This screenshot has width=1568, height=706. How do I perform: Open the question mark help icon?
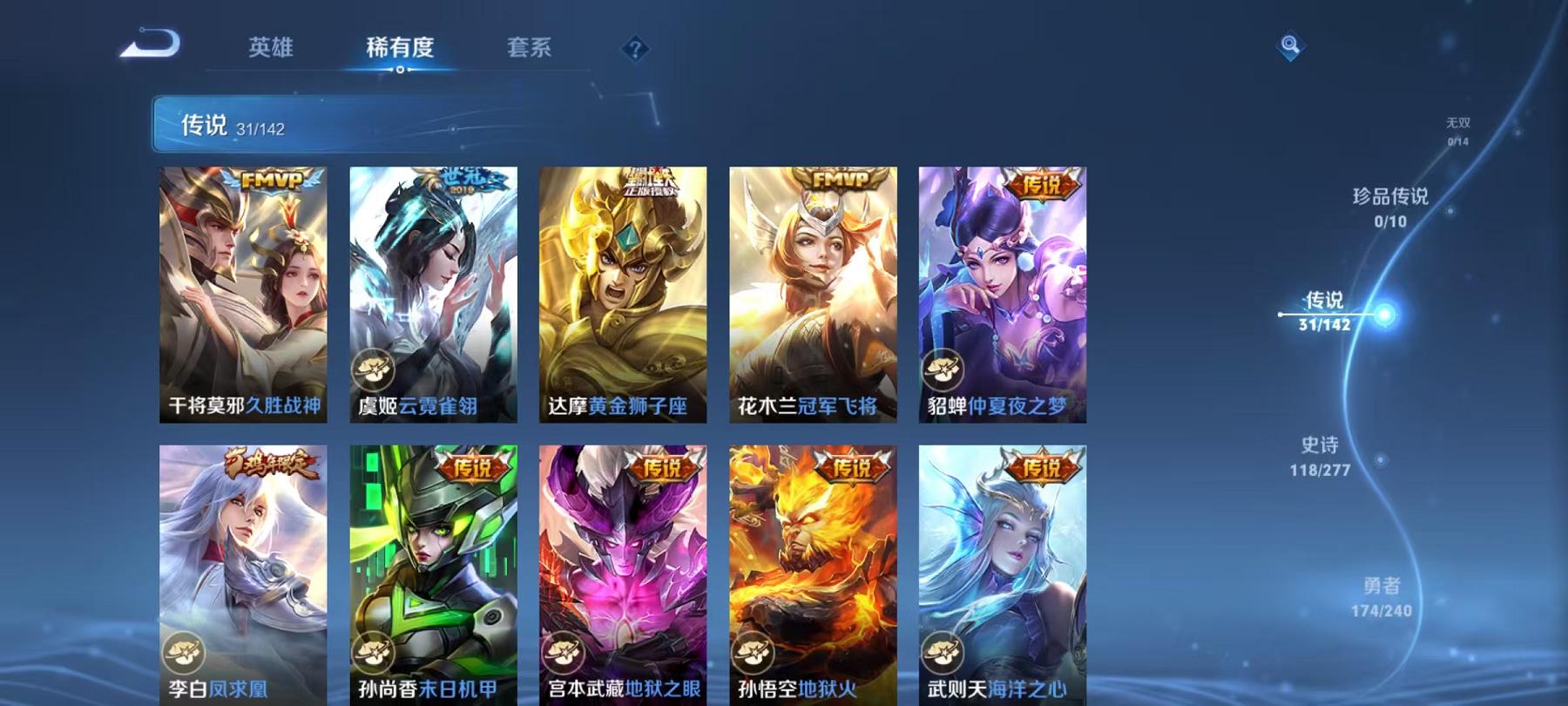[635, 48]
